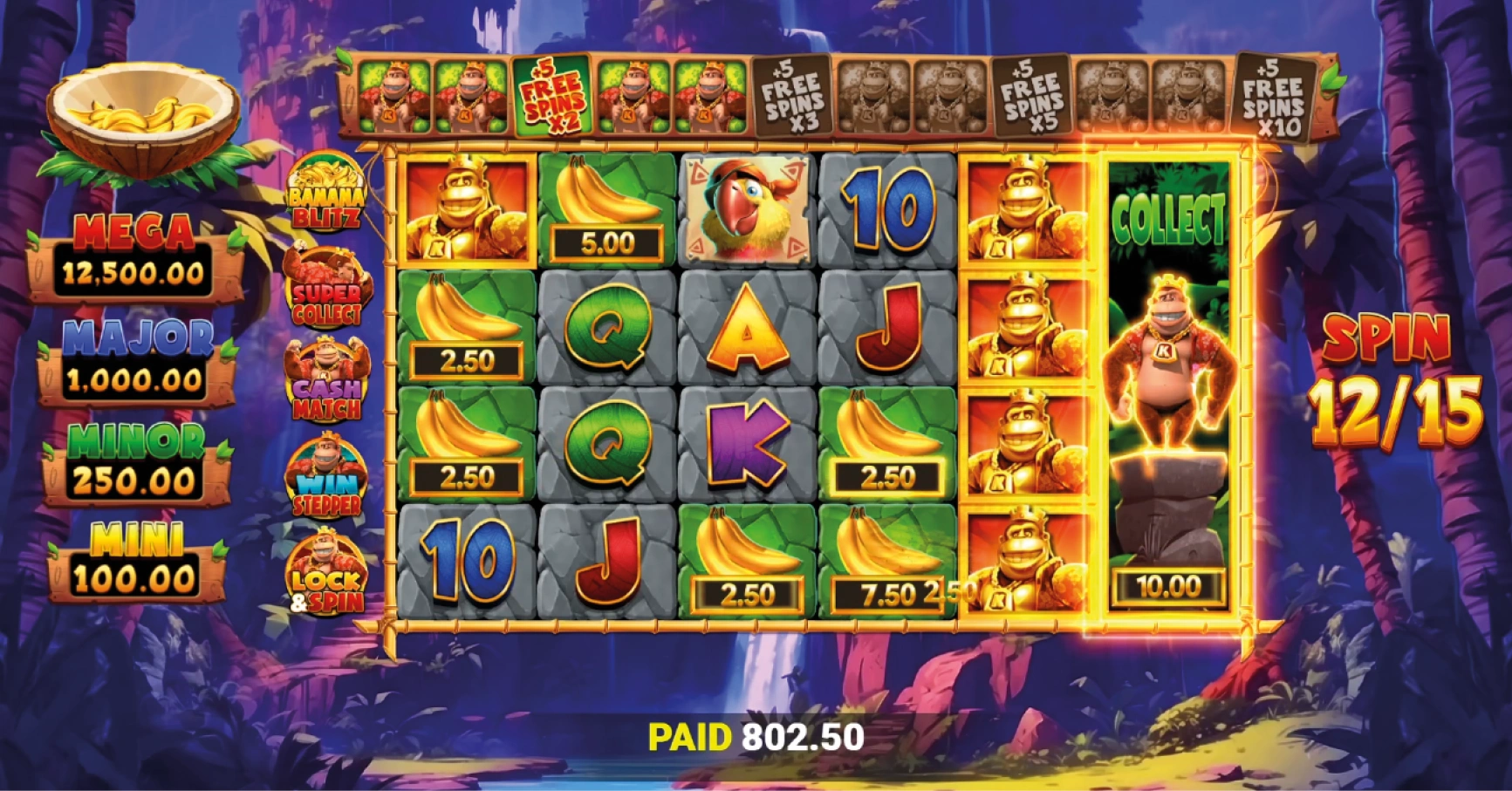Click the pirate parrot symbol on the reels

coord(746,209)
